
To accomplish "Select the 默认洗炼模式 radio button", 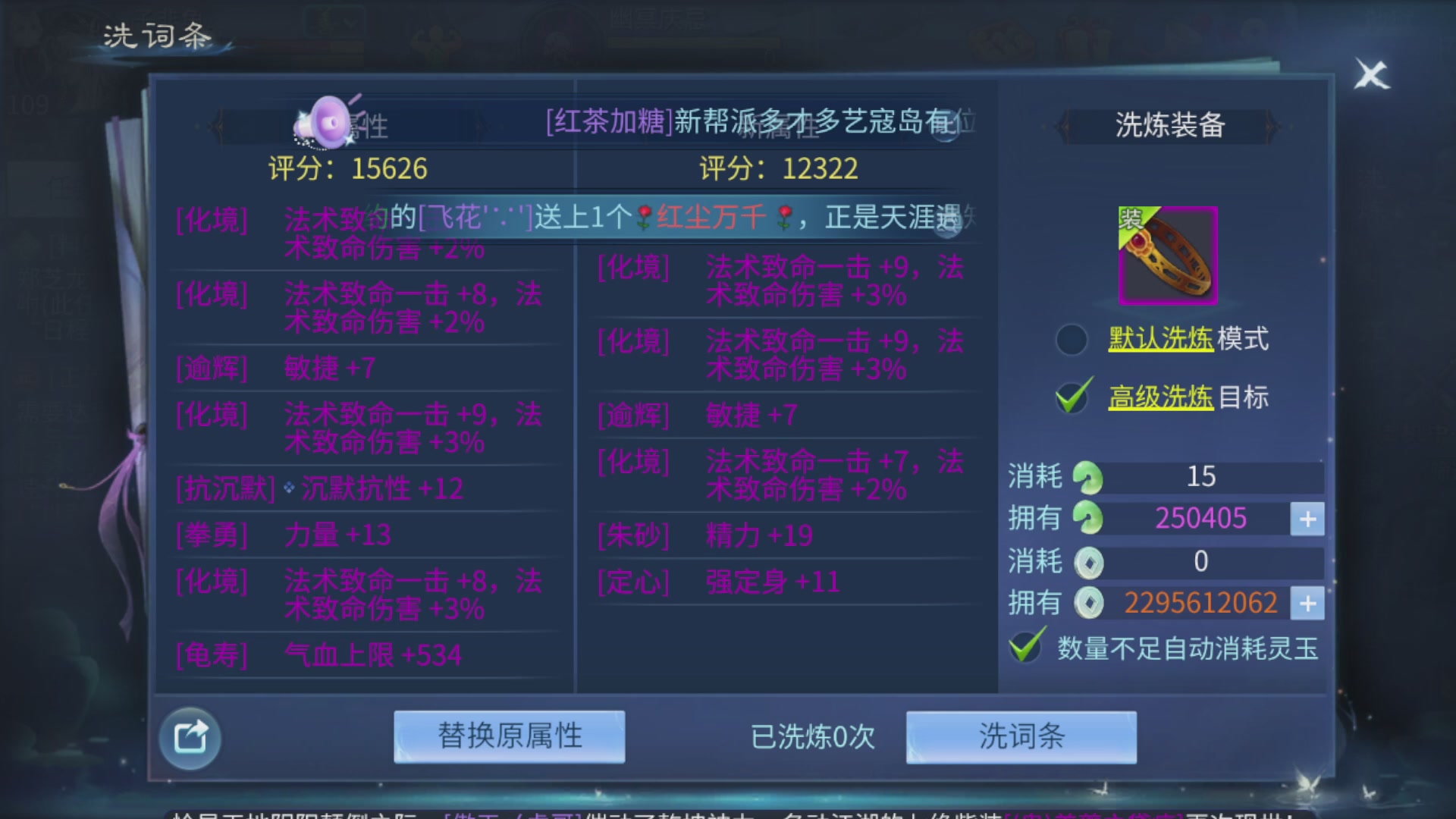I will [x=1072, y=340].
